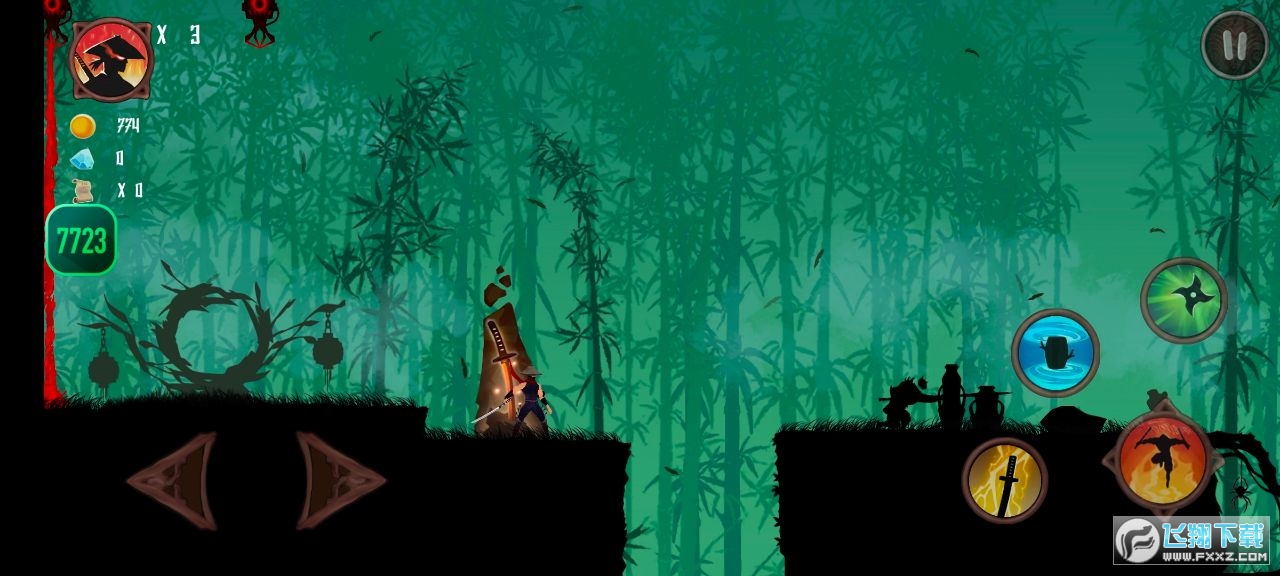Move right using the right arrow
Screen dimensions: 1280x576
pos(339,480)
